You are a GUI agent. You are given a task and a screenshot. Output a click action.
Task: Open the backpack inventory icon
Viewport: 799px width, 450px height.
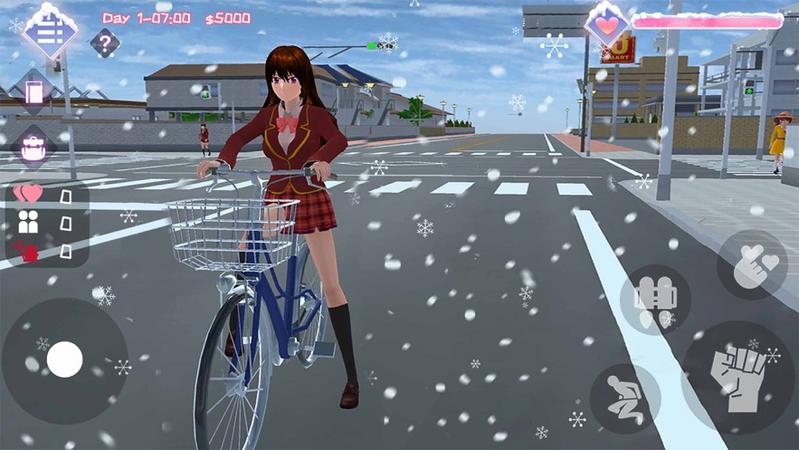click(34, 147)
